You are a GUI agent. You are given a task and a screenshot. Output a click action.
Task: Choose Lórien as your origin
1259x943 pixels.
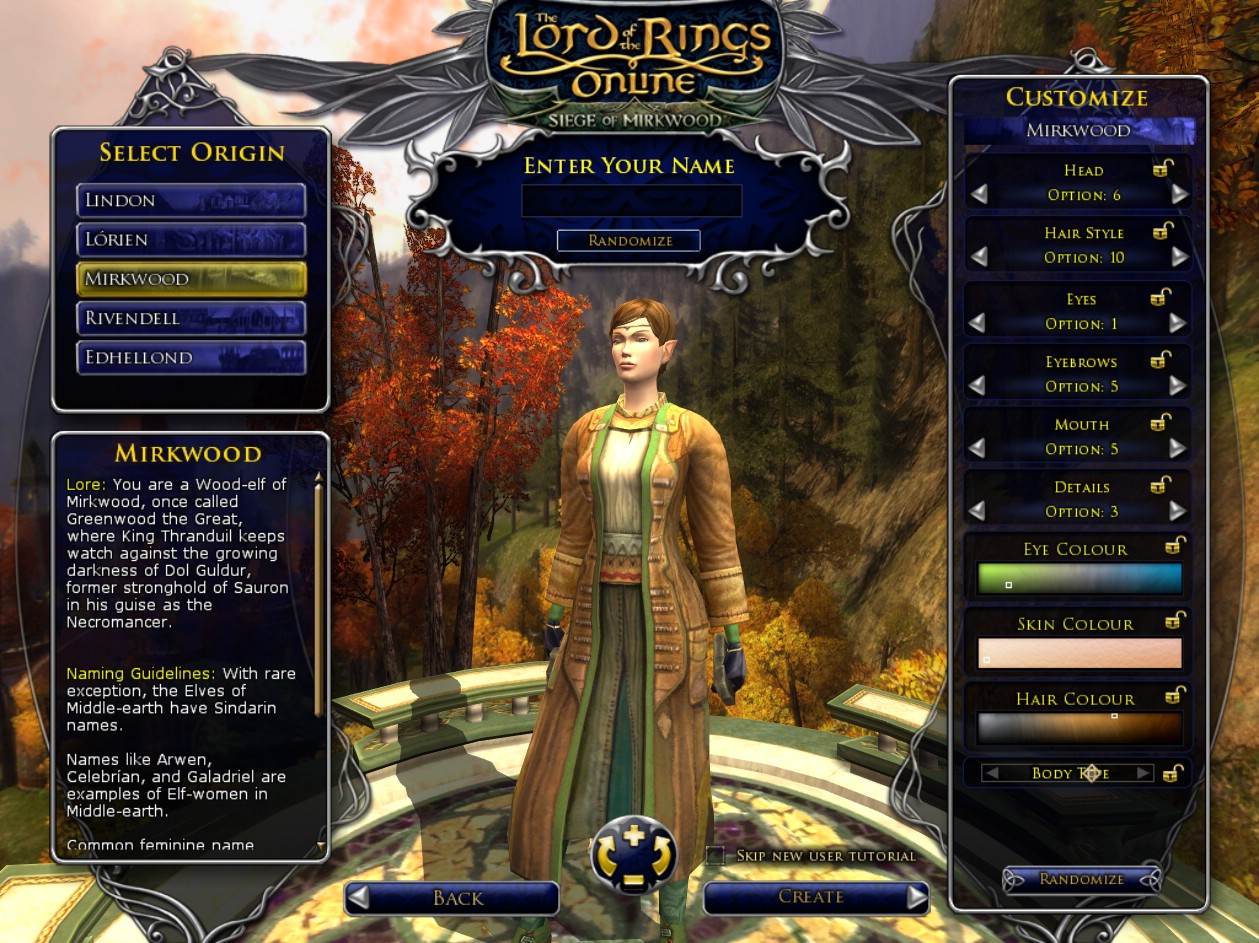(x=191, y=240)
